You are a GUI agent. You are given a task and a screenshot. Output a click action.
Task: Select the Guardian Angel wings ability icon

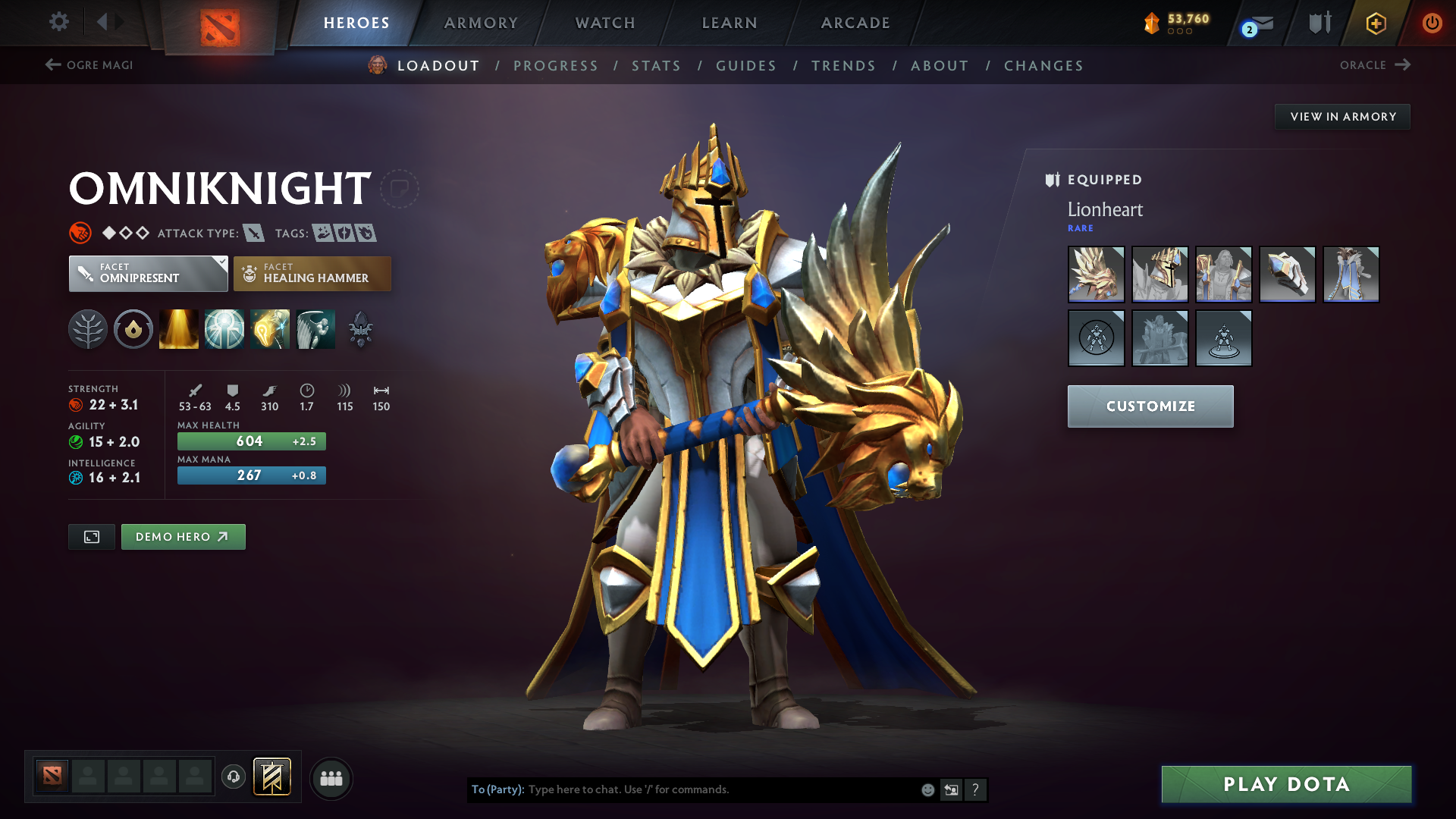click(315, 328)
